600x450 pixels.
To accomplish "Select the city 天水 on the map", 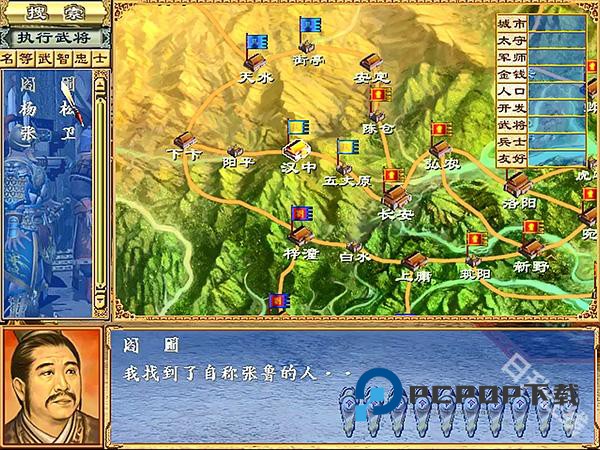I will tap(253, 60).
